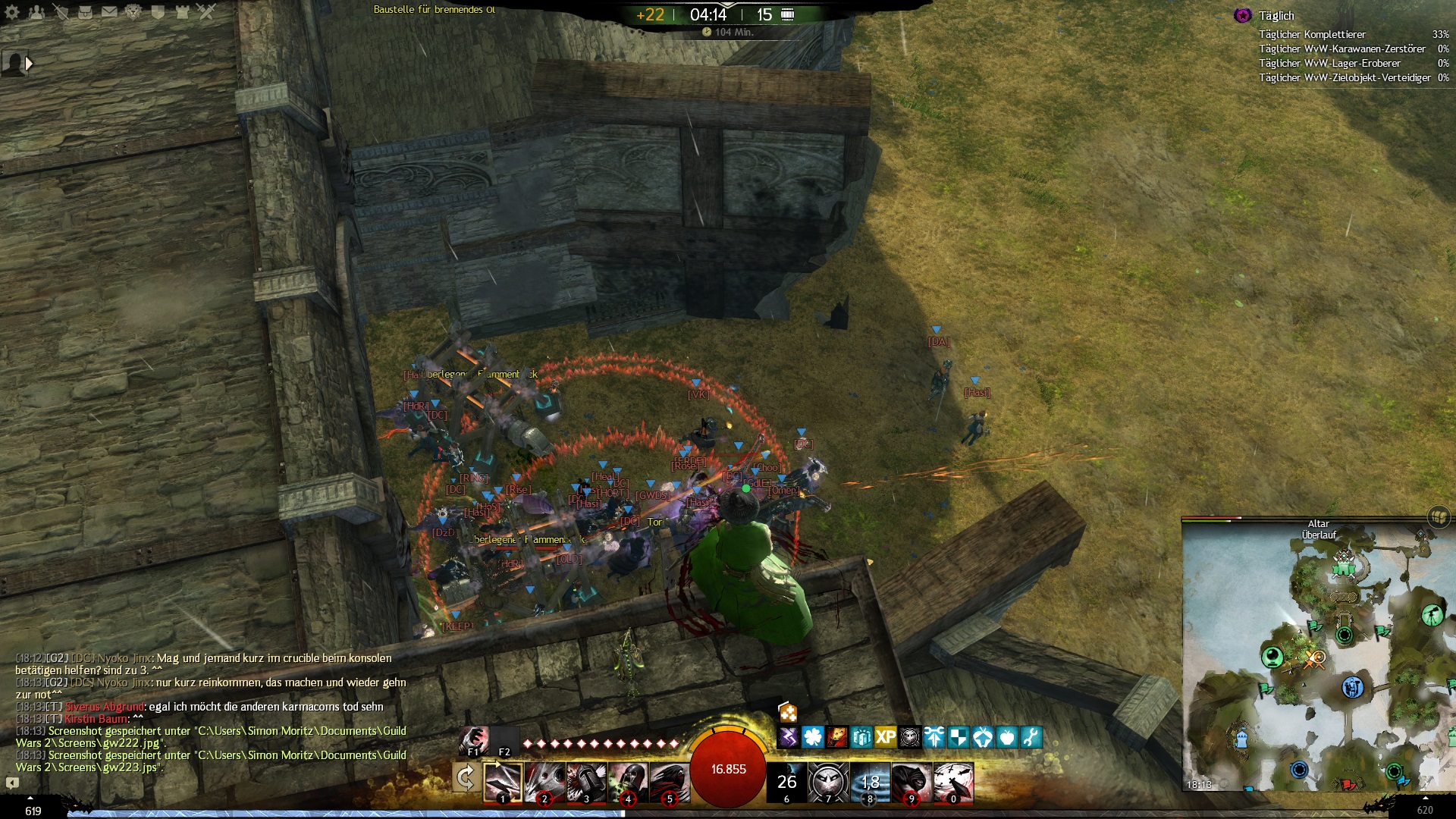The width and height of the screenshot is (1456, 819).
Task: Open the game menu gear icon
Action: click(x=12, y=12)
